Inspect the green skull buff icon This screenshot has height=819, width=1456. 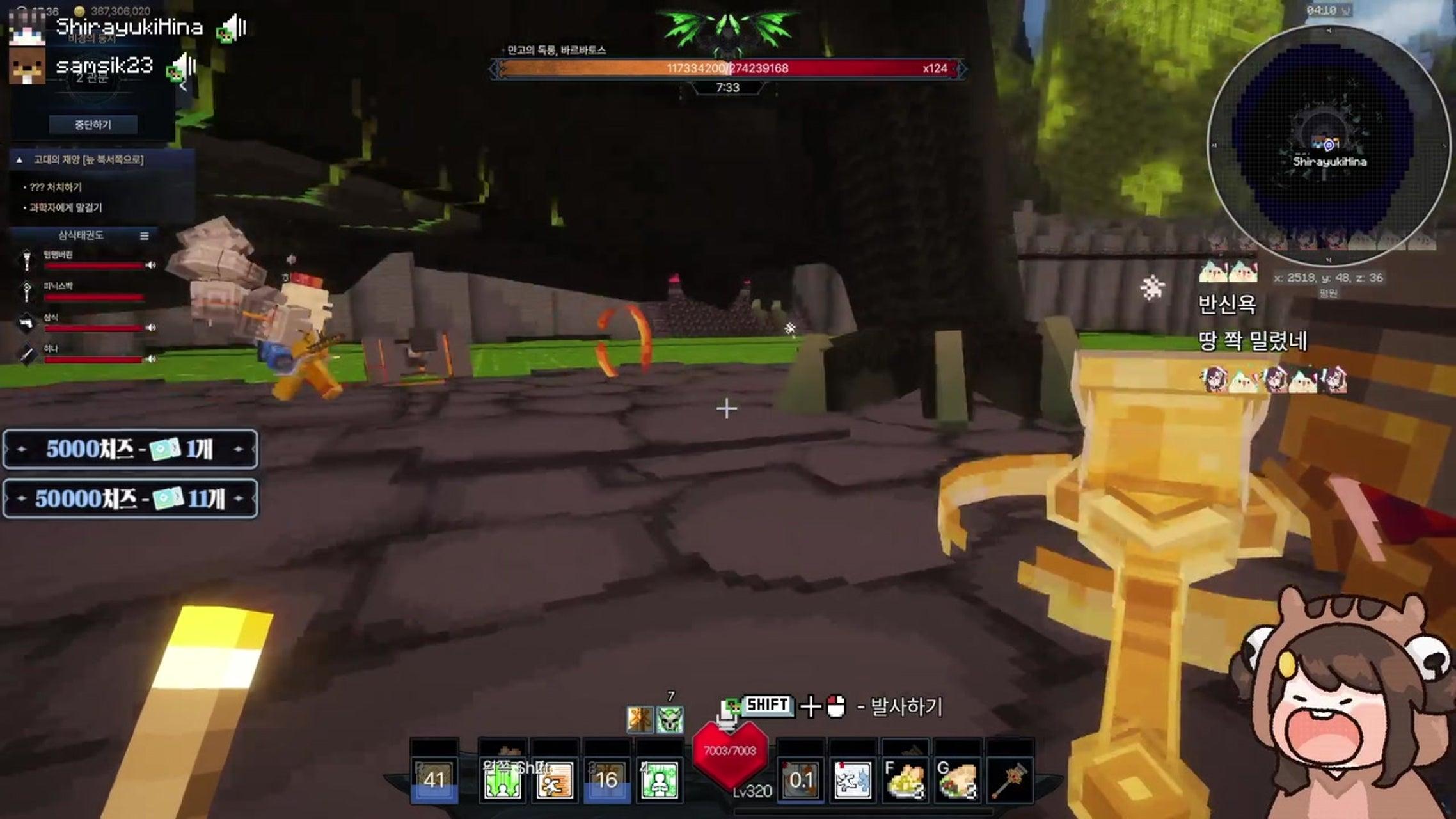coord(670,720)
